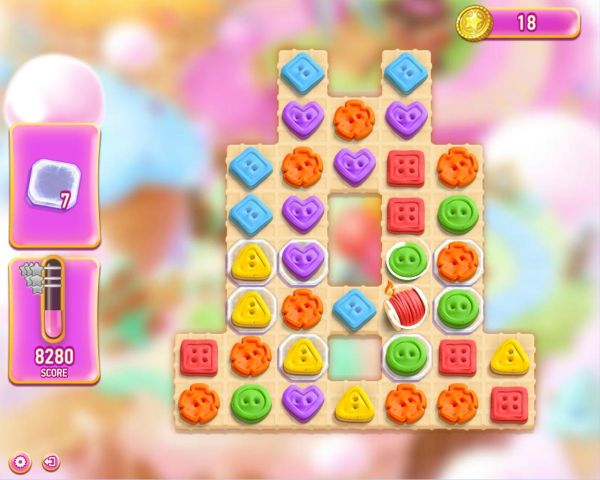Exit the level with the door-arrow button

[x=50, y=462]
